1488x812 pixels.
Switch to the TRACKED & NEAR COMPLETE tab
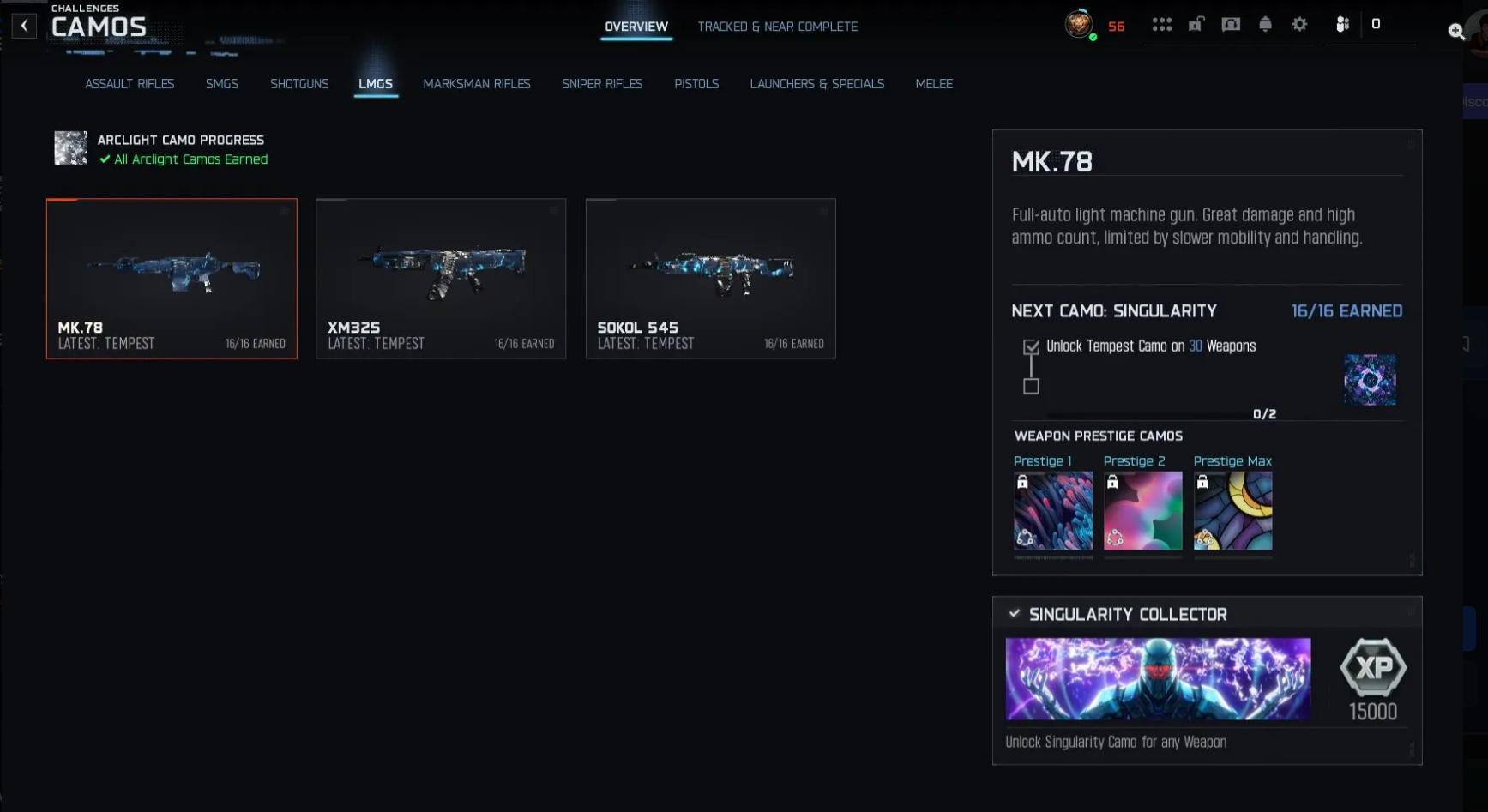pyautogui.click(x=778, y=27)
